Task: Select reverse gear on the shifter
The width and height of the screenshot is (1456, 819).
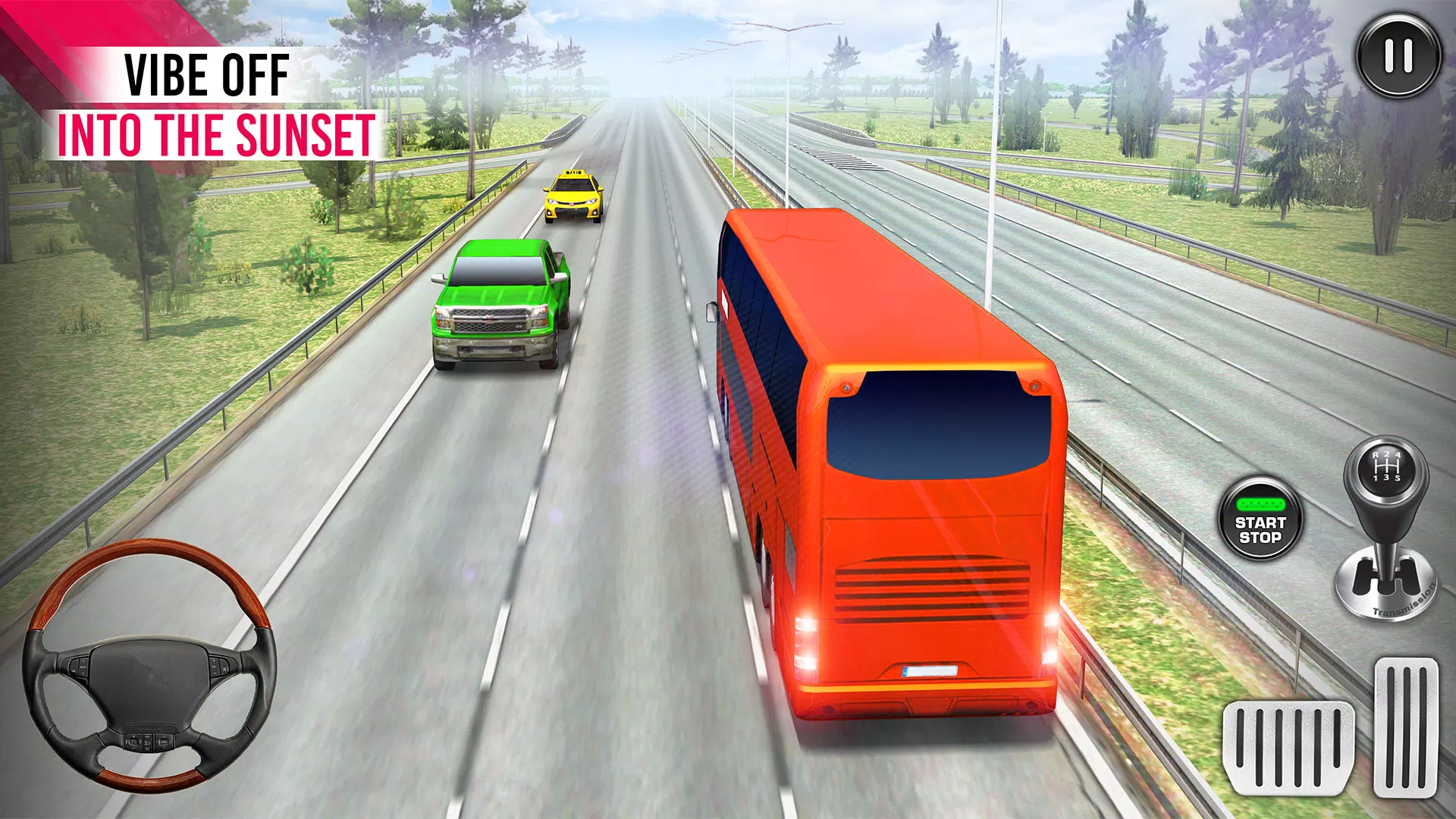Action: (1377, 454)
